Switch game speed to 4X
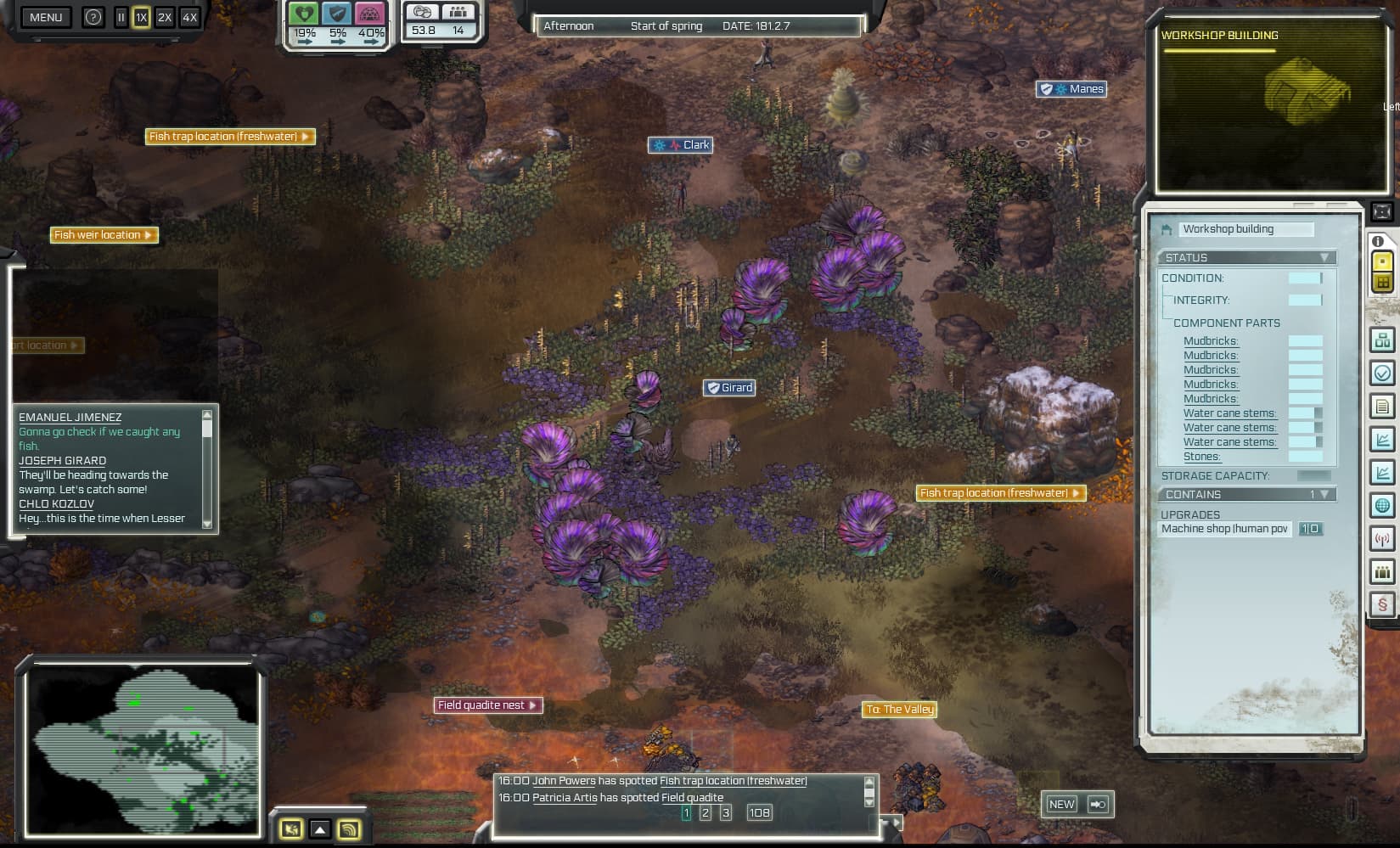This screenshot has width=1400, height=848. coord(190,16)
